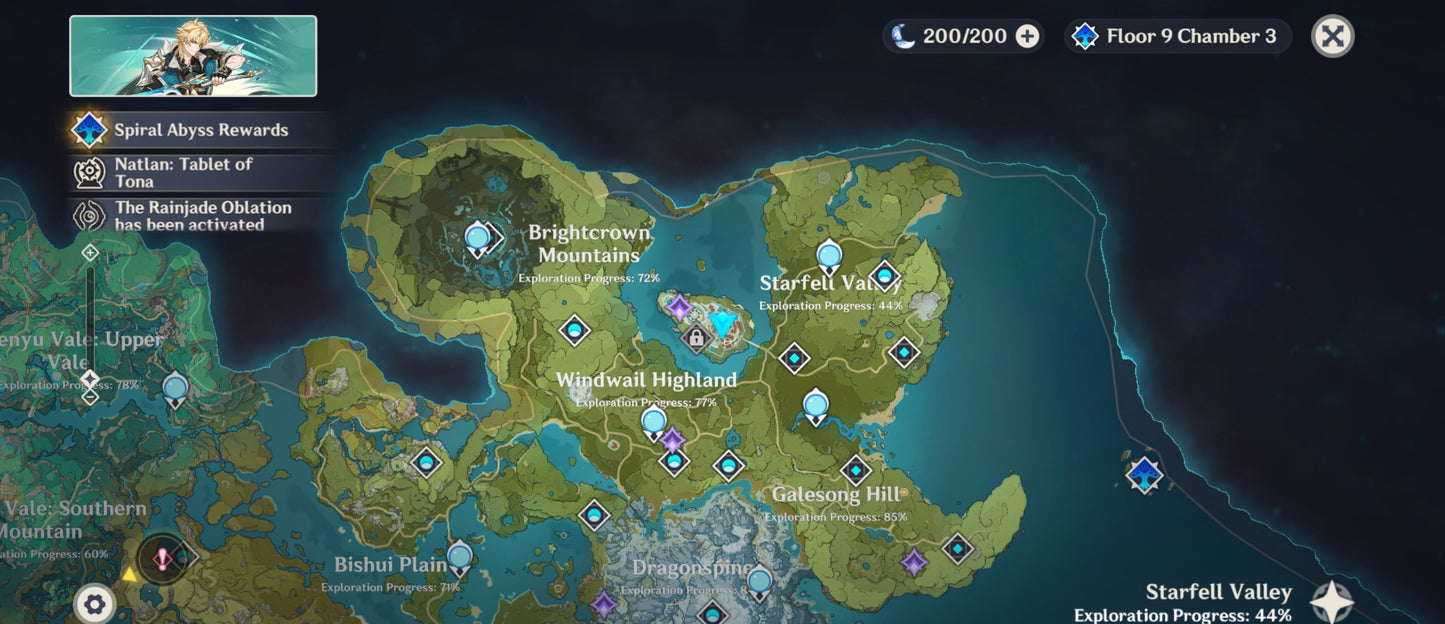Add Original Resin with the plus button

point(1027,37)
